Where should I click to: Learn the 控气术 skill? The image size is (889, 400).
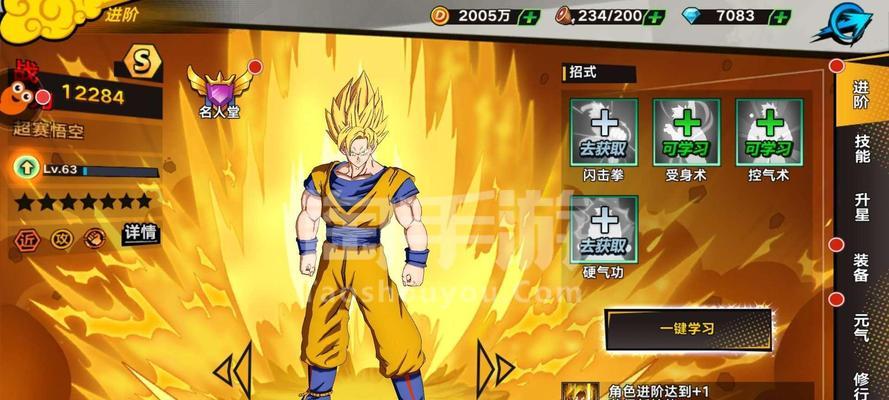coord(768,133)
